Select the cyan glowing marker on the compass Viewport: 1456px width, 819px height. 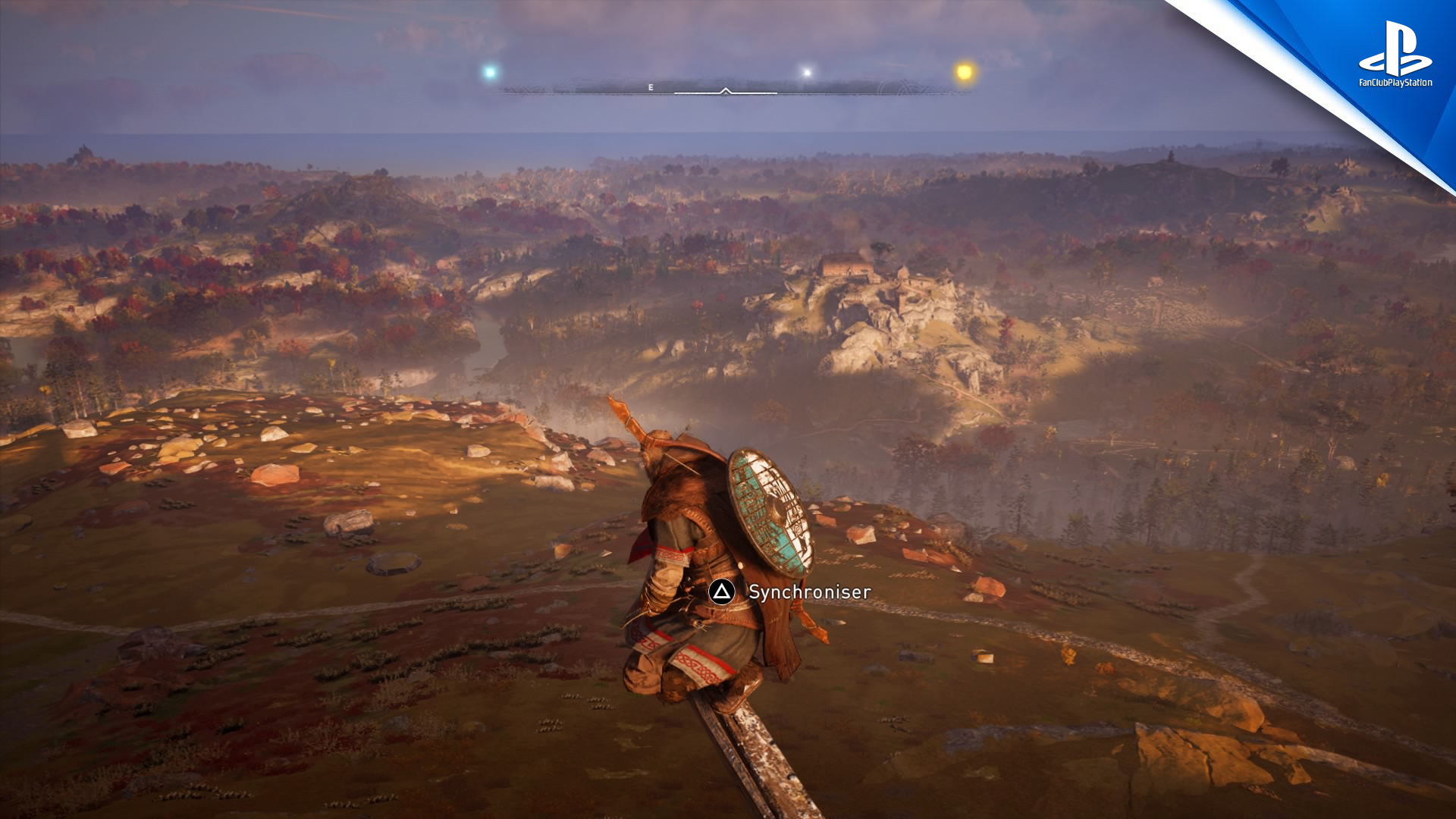click(x=490, y=73)
